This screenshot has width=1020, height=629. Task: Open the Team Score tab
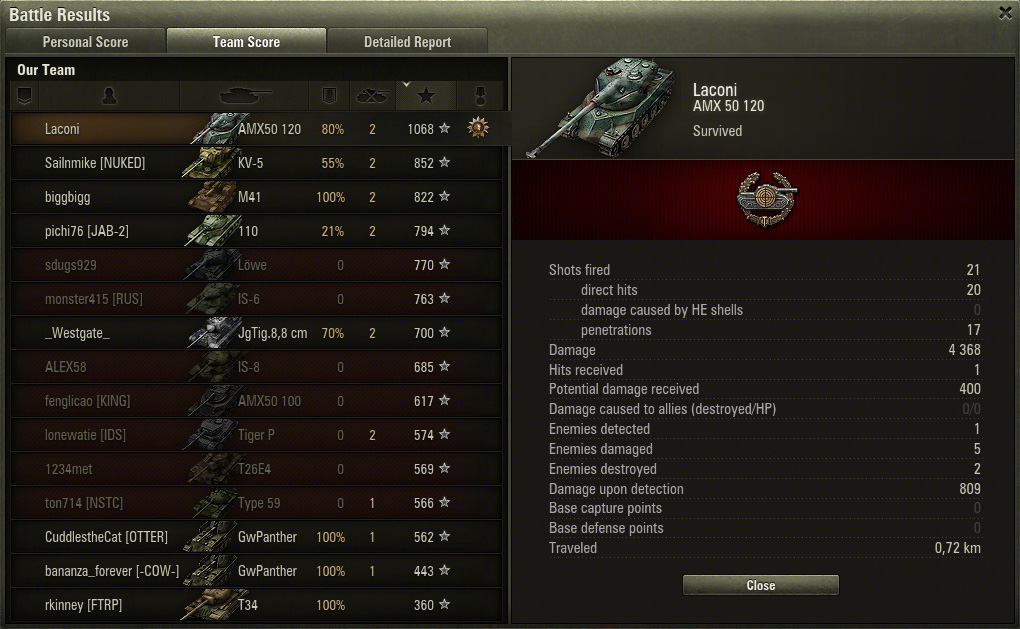point(246,42)
